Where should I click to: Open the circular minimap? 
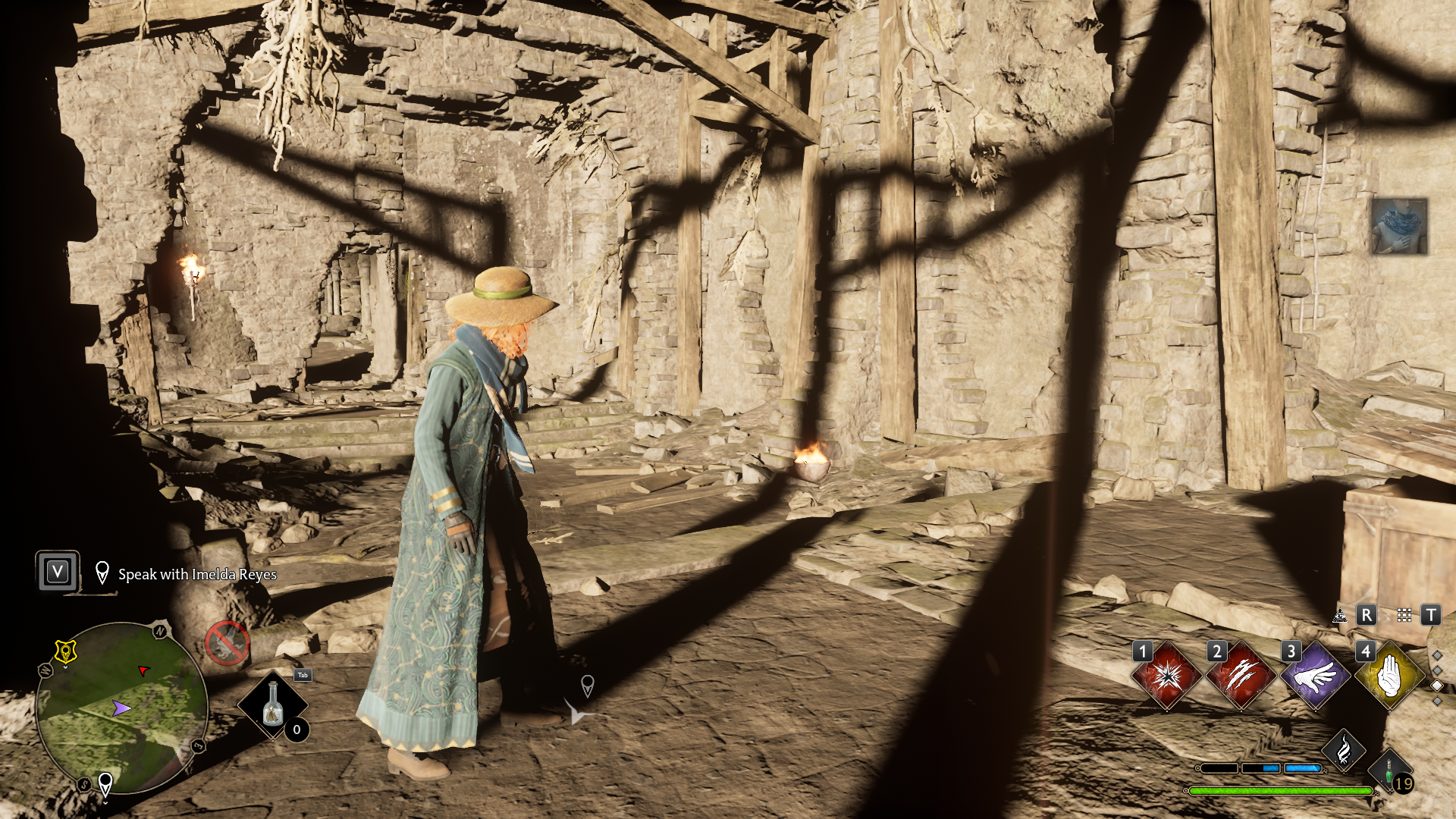click(x=121, y=708)
